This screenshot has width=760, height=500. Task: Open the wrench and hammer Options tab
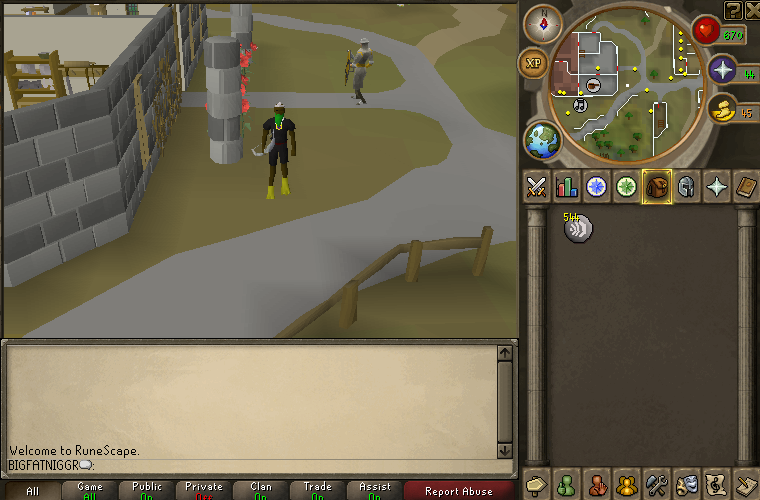pos(657,484)
